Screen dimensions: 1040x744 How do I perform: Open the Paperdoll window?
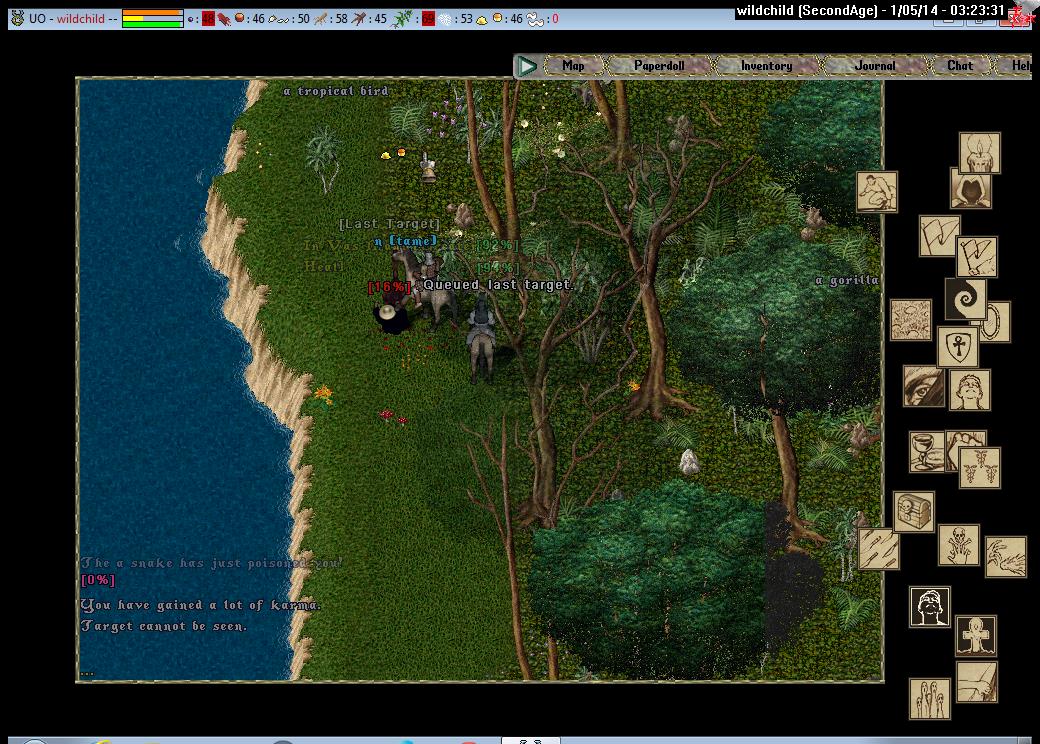pyautogui.click(x=659, y=66)
